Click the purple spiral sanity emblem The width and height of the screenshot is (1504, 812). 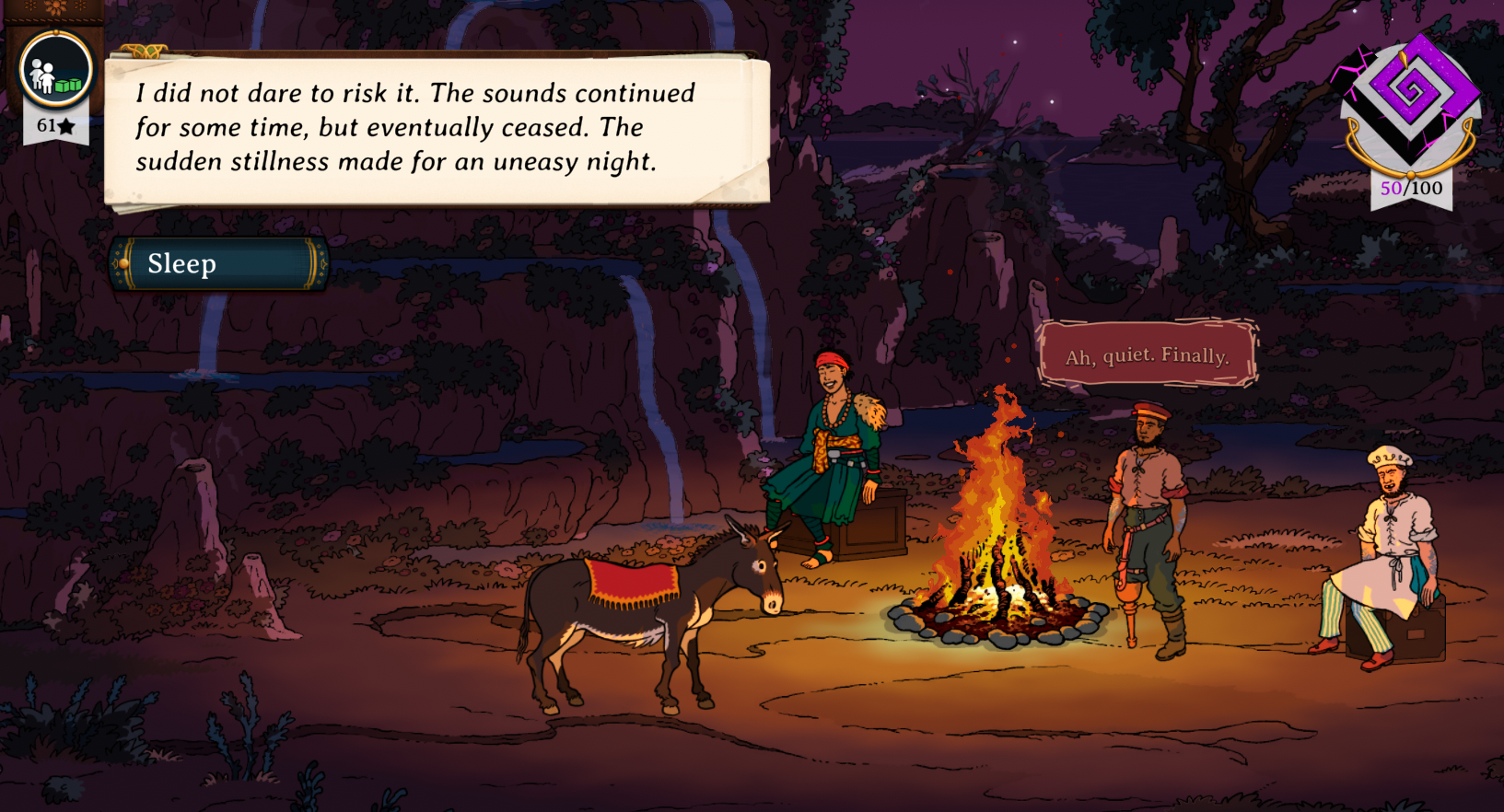[1410, 95]
